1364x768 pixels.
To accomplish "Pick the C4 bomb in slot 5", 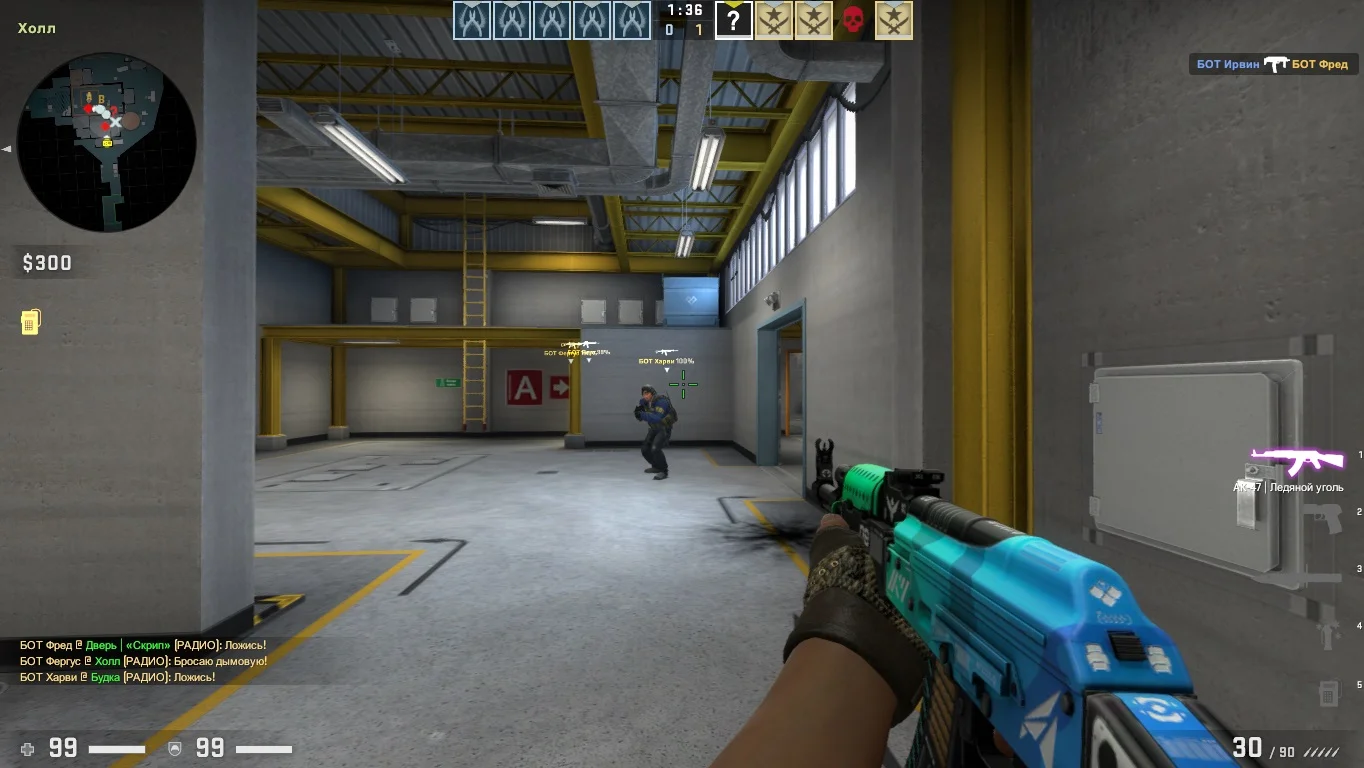I will (1329, 691).
